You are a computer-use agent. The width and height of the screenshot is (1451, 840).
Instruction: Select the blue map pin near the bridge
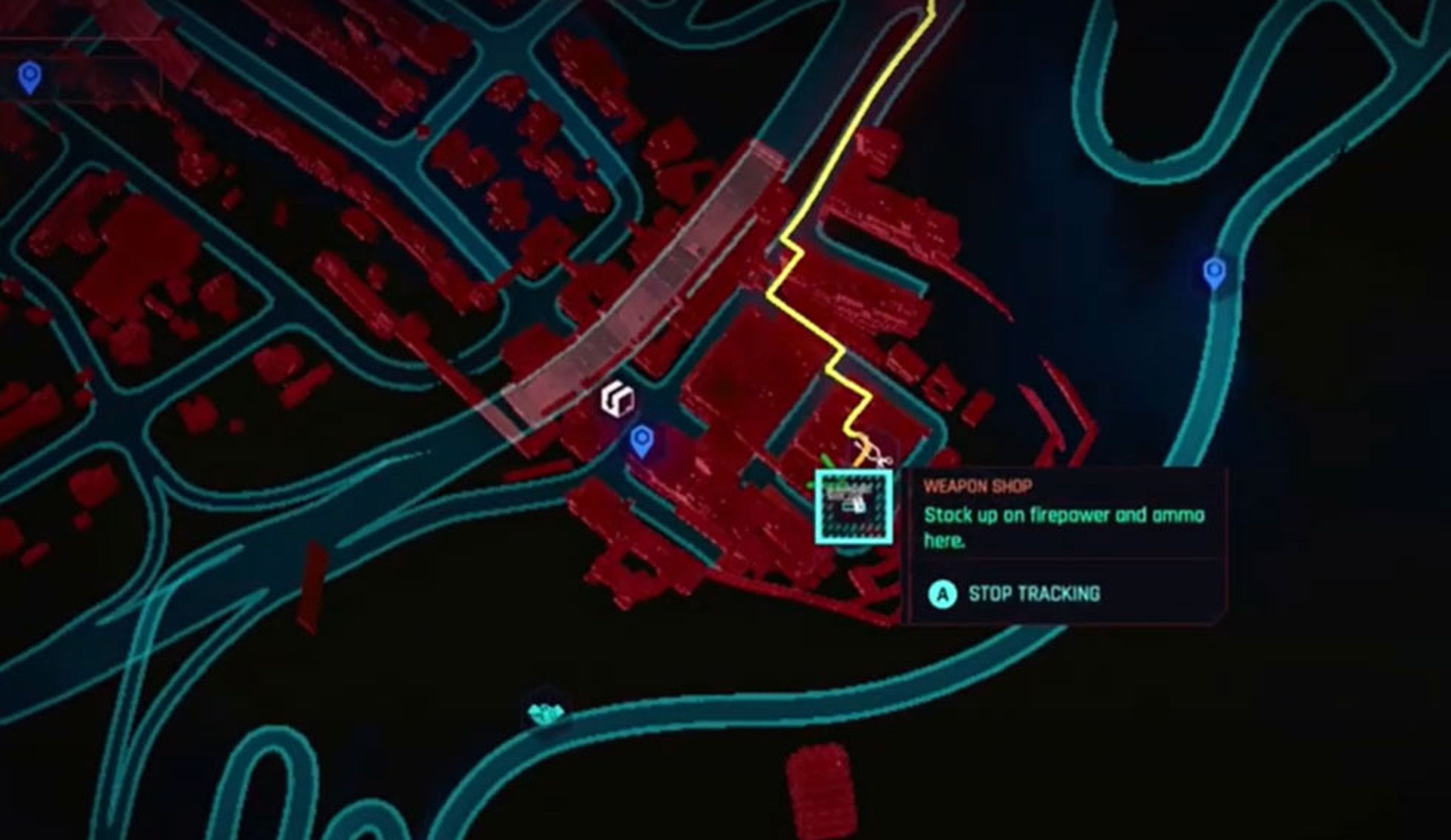[x=643, y=441]
